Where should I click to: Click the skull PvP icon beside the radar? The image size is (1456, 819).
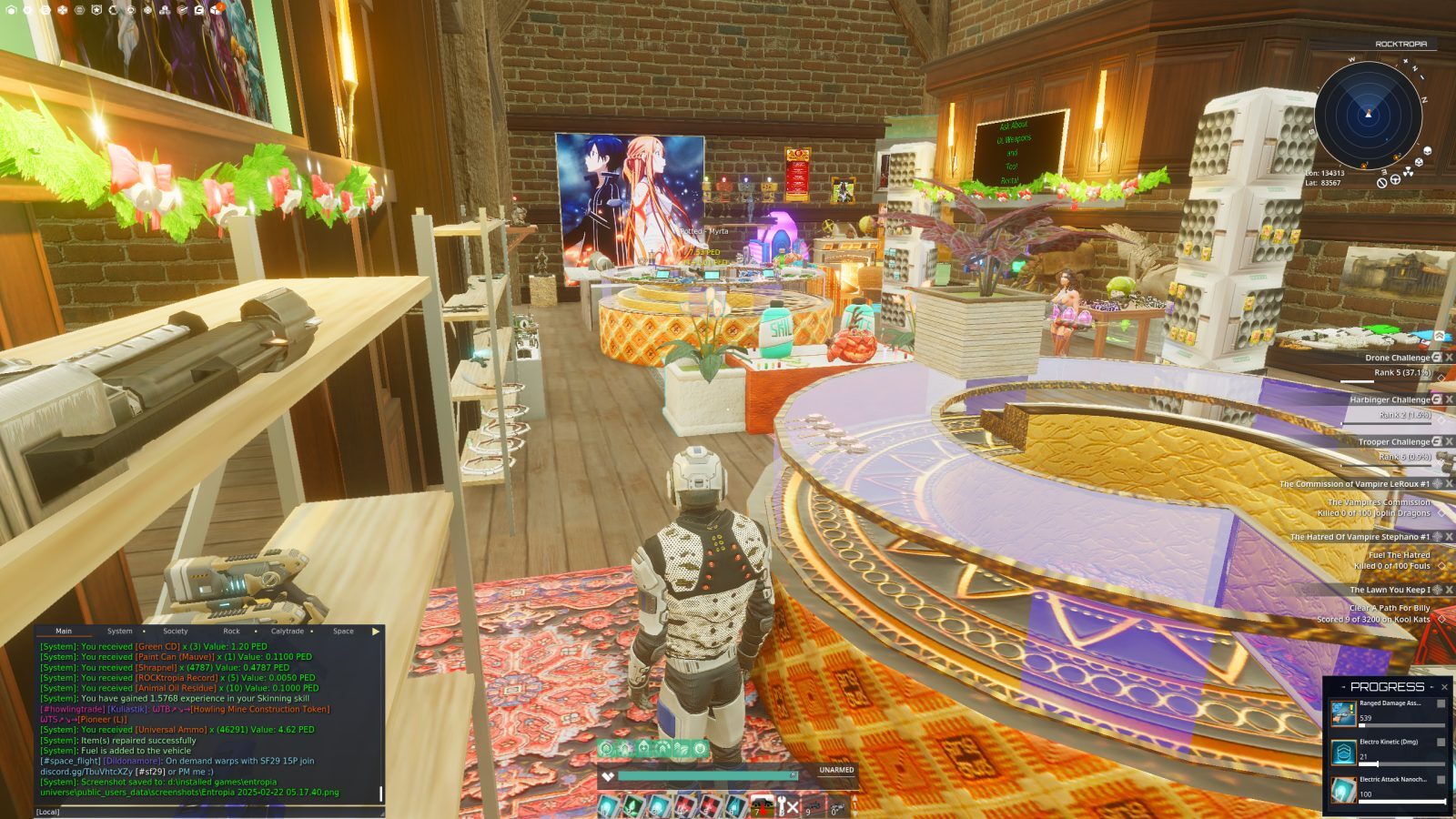pos(1427,151)
